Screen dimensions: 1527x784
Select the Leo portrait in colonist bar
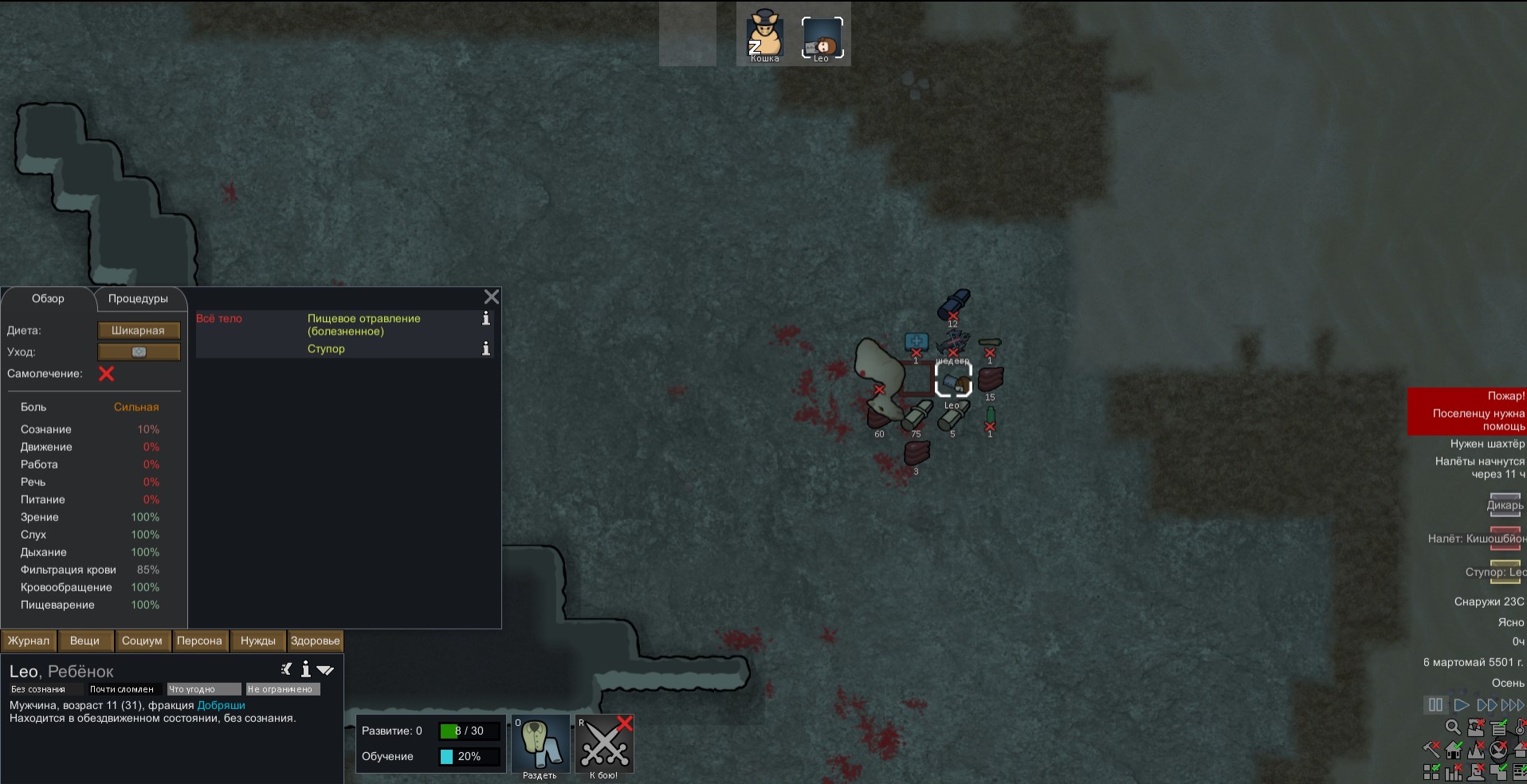(x=822, y=38)
